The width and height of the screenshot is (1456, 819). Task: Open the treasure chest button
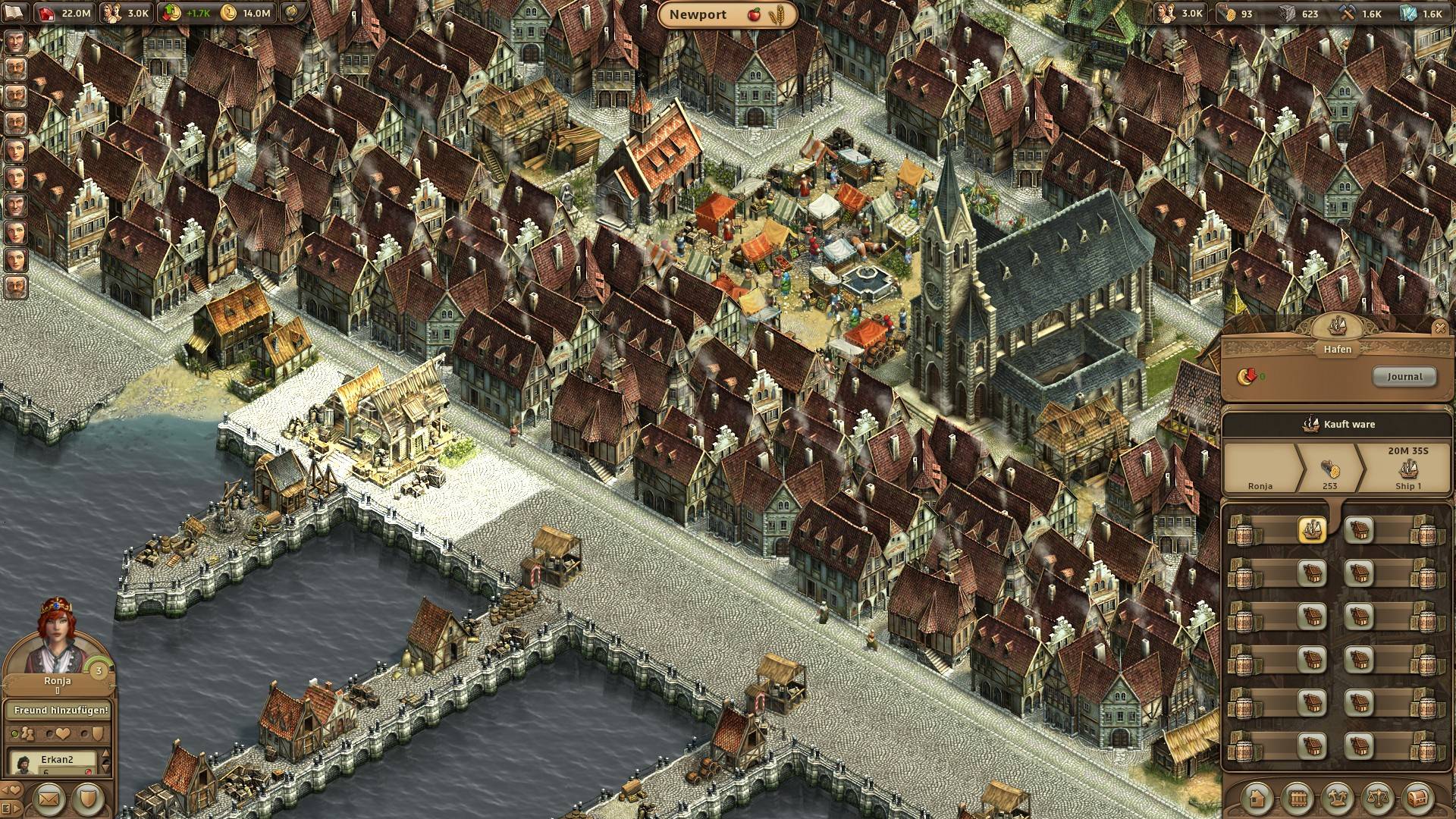pyautogui.click(x=1417, y=798)
